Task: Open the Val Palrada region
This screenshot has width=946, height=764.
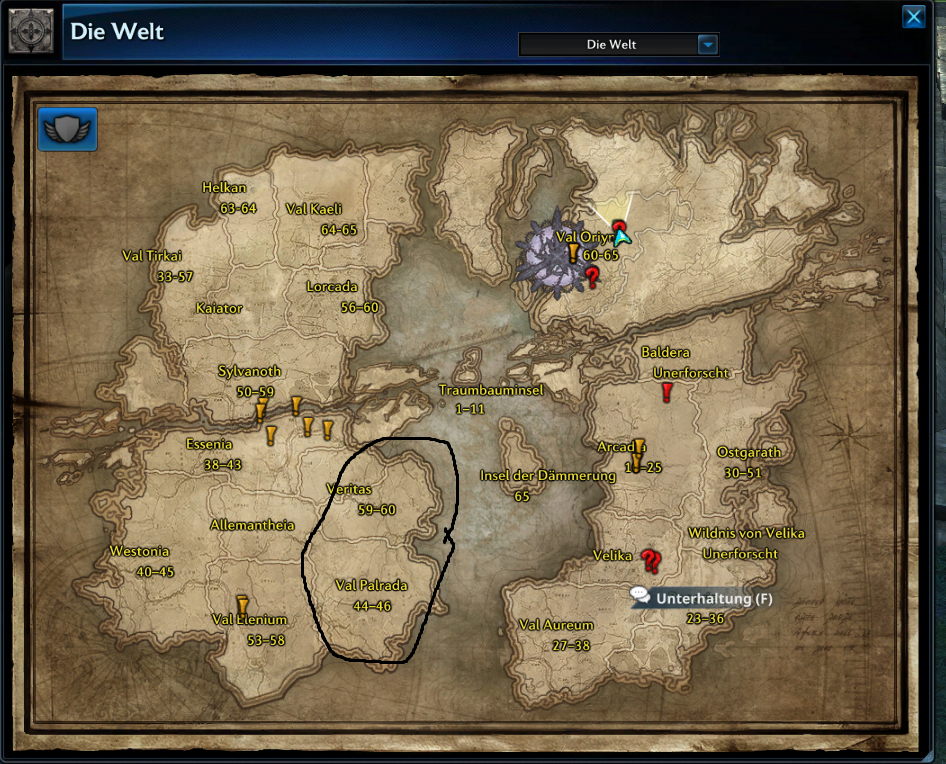Action: coord(371,585)
